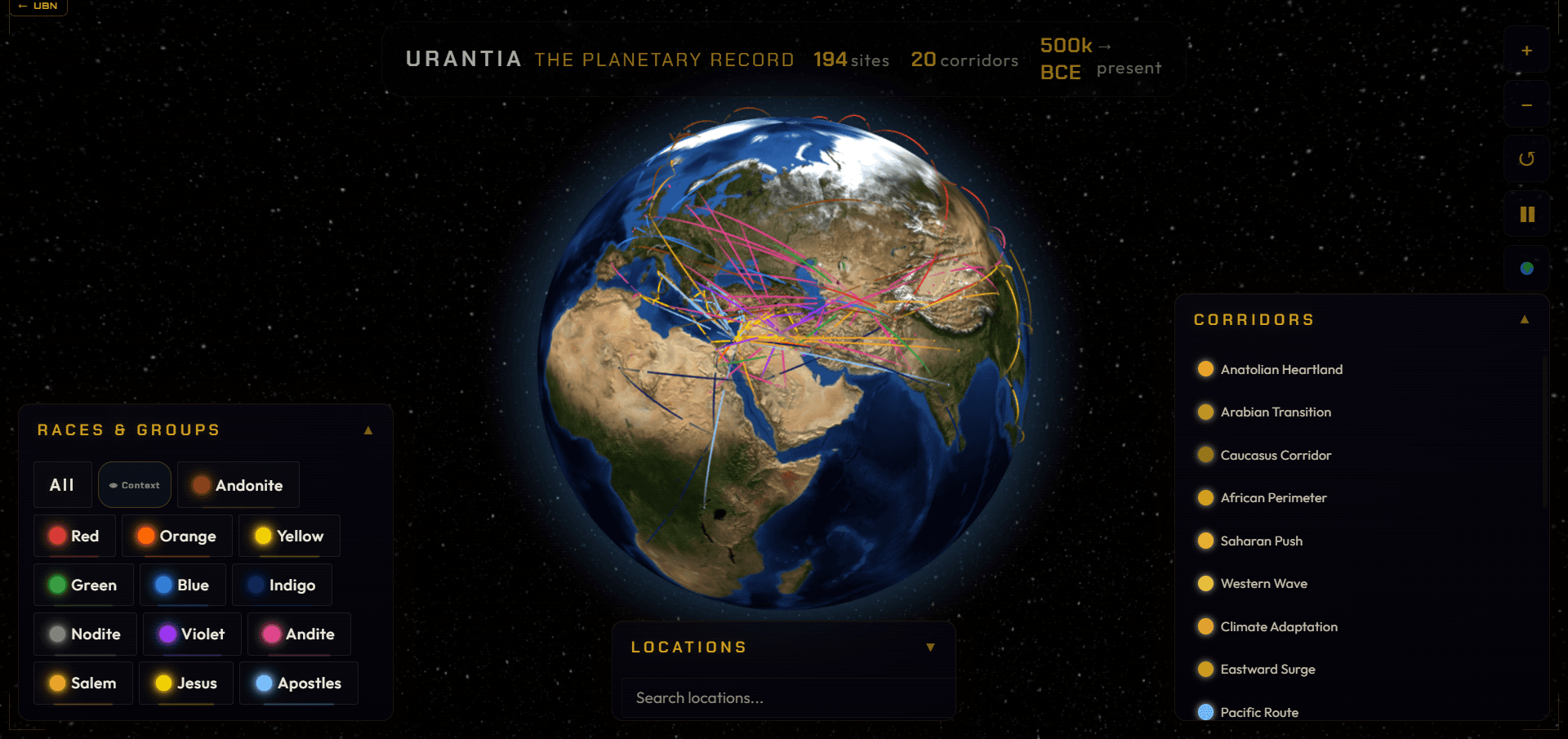
Task: Reset the globe rotation
Action: 1526,158
